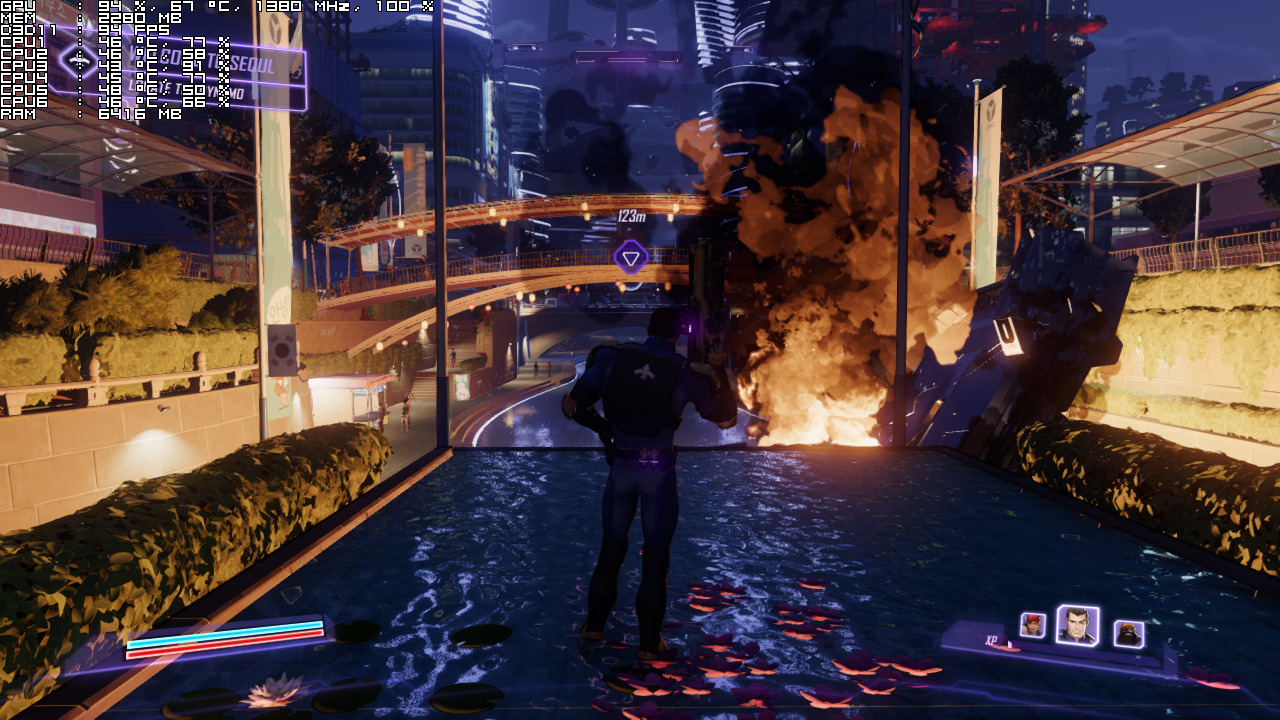Image resolution: width=1280 pixels, height=720 pixels.
Task: Switch to the bearded agent portrait
Action: click(x=1128, y=633)
